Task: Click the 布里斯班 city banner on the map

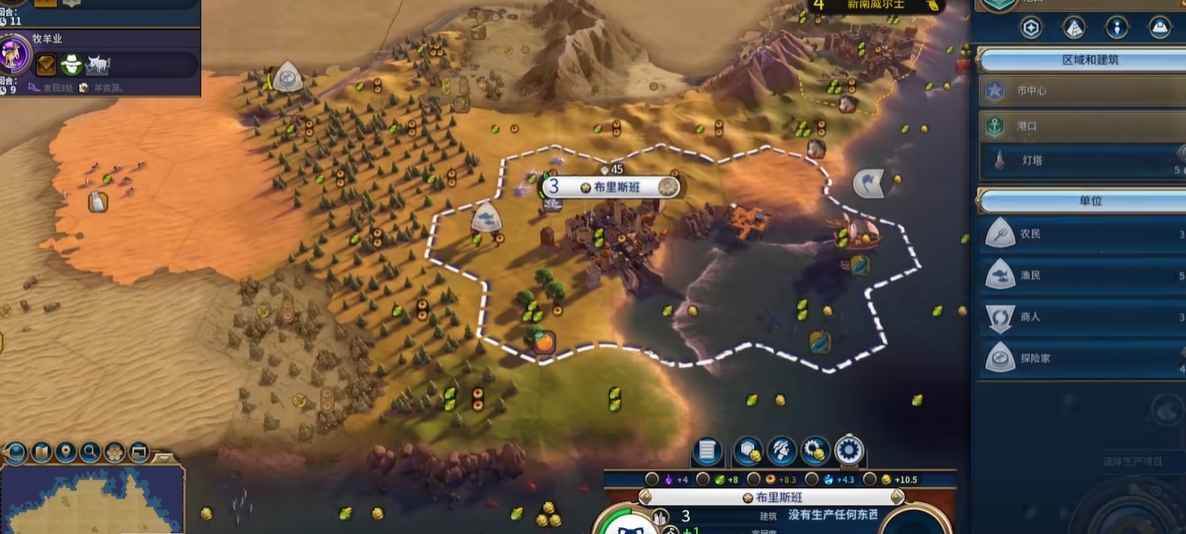Action: 610,187
